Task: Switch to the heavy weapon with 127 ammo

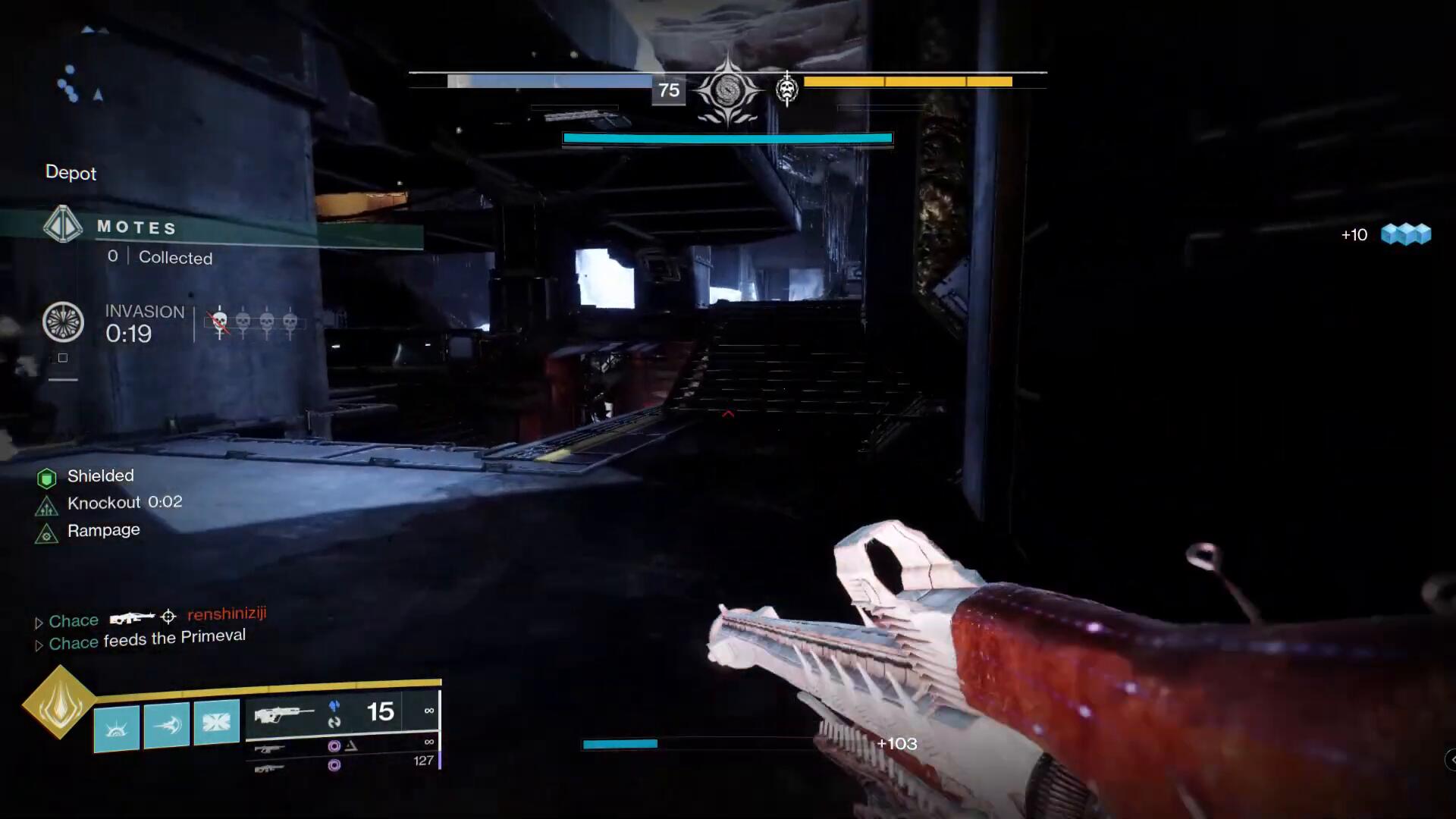Action: (270, 768)
